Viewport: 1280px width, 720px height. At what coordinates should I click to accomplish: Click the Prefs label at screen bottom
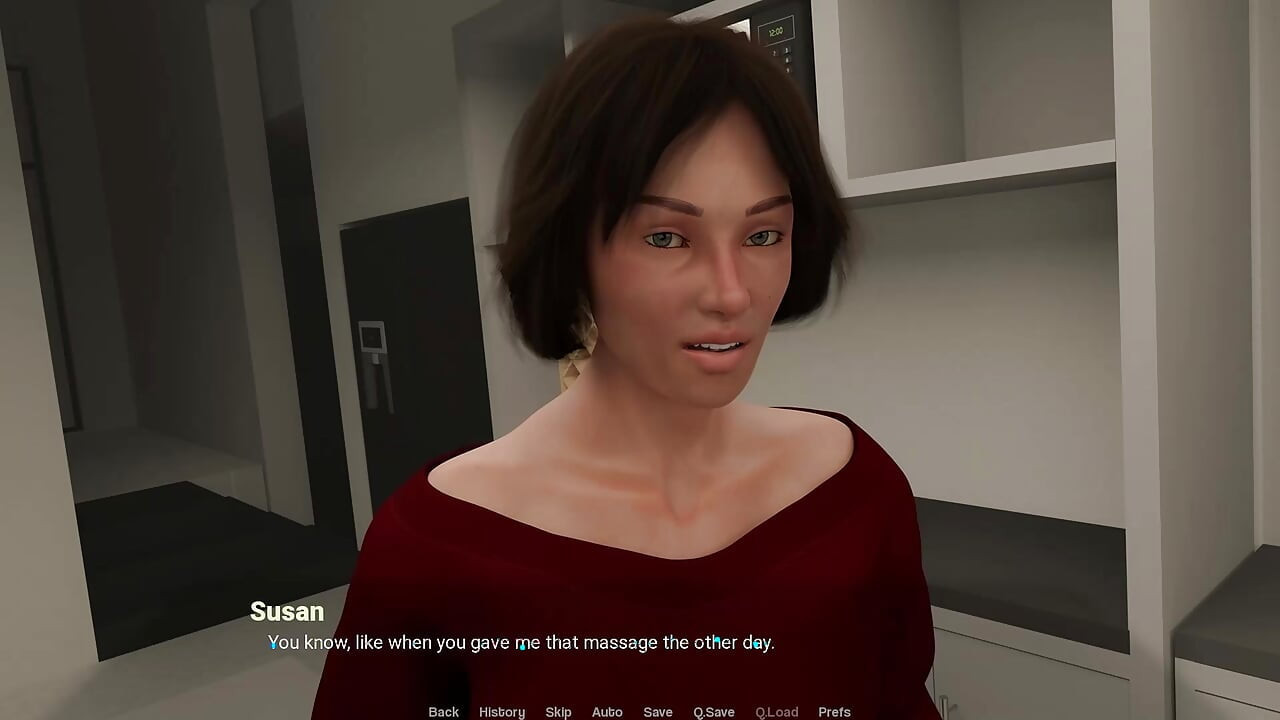pyautogui.click(x=835, y=711)
